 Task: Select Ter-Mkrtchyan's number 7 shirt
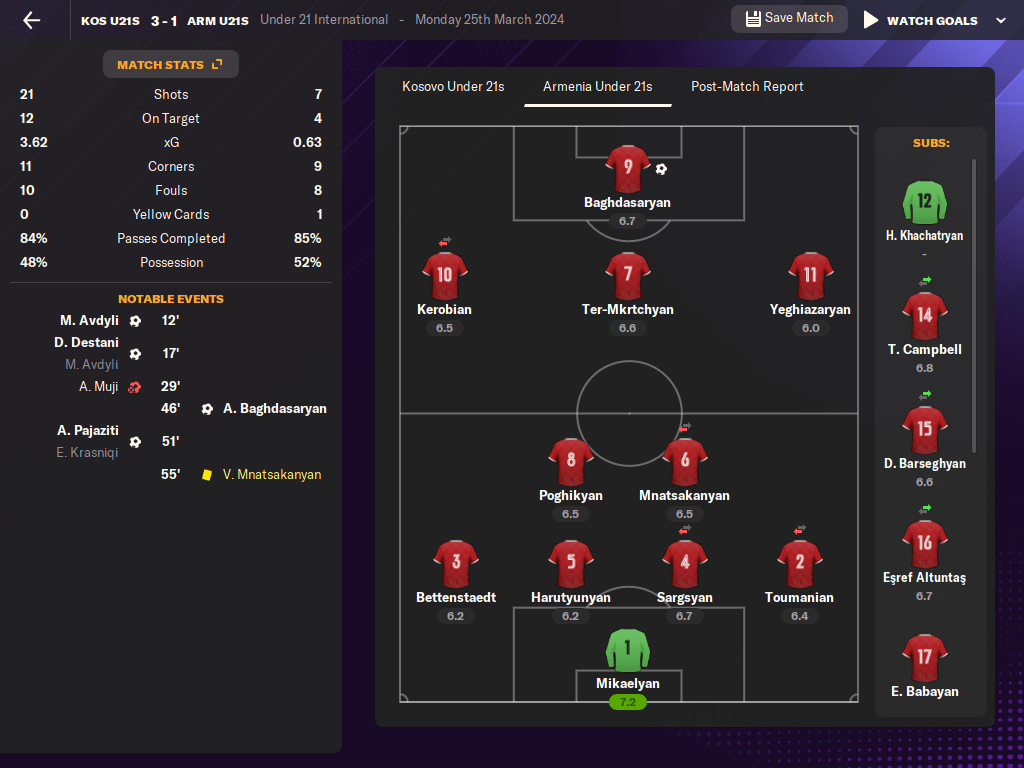click(627, 277)
